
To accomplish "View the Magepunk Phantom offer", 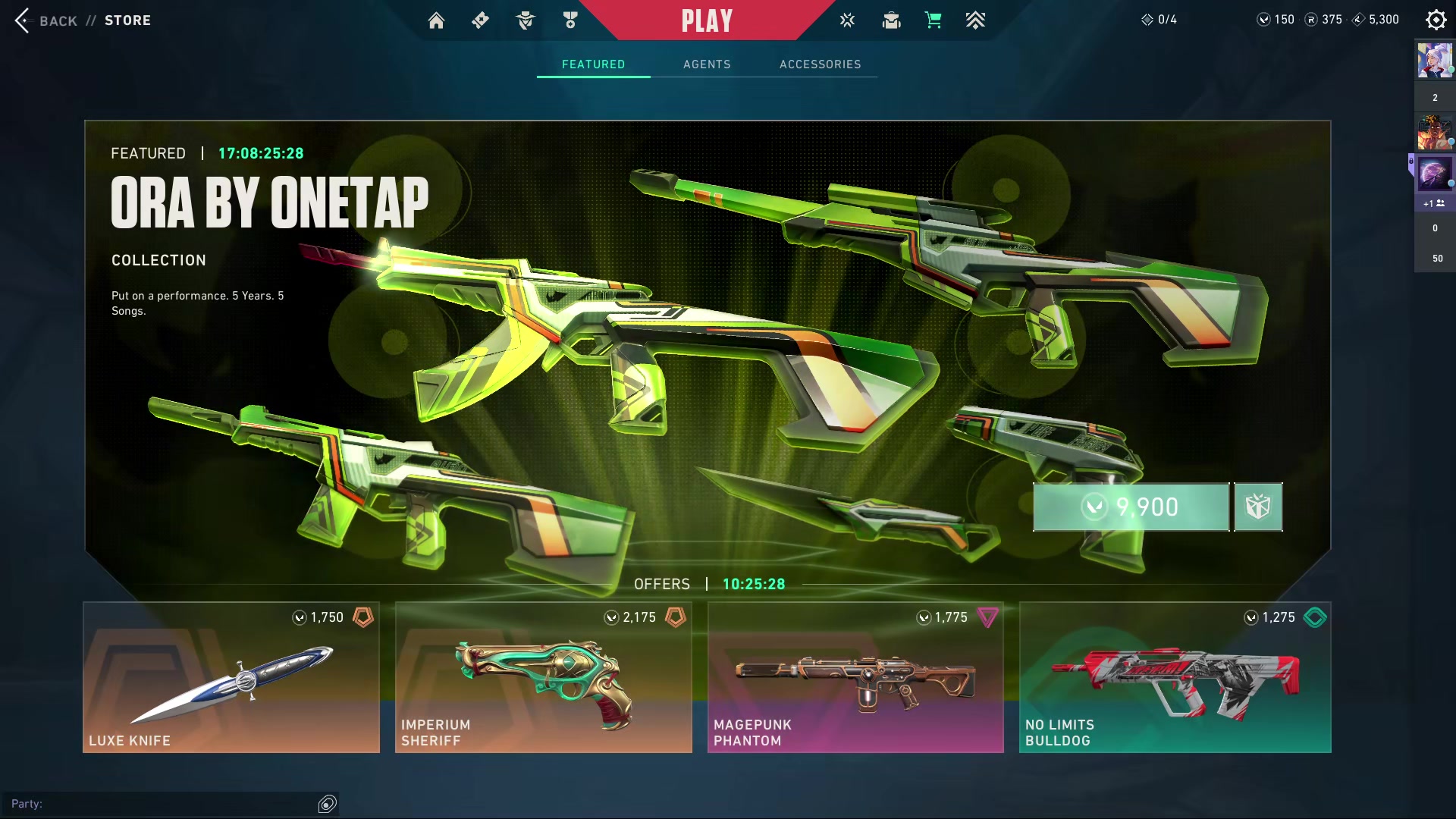I will 855,677.
